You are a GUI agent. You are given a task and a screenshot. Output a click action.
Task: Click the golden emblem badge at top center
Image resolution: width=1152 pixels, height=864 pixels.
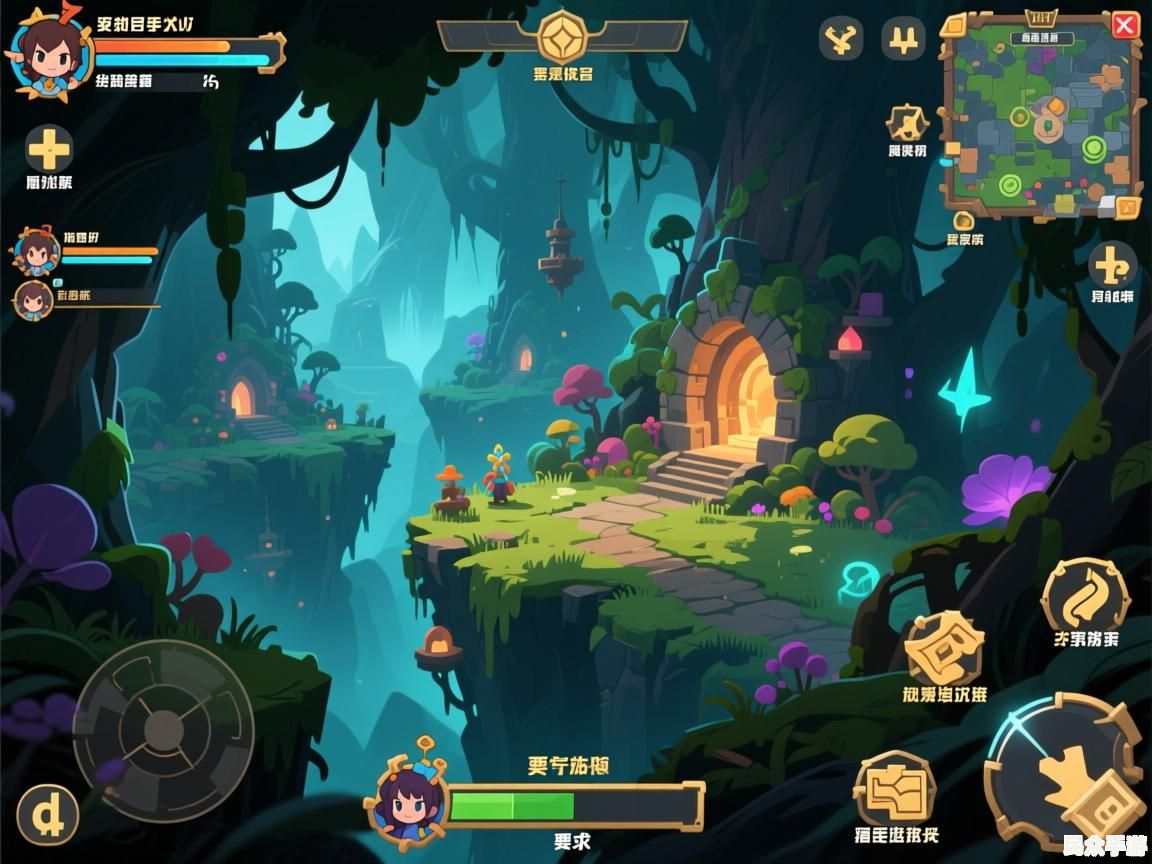(562, 37)
